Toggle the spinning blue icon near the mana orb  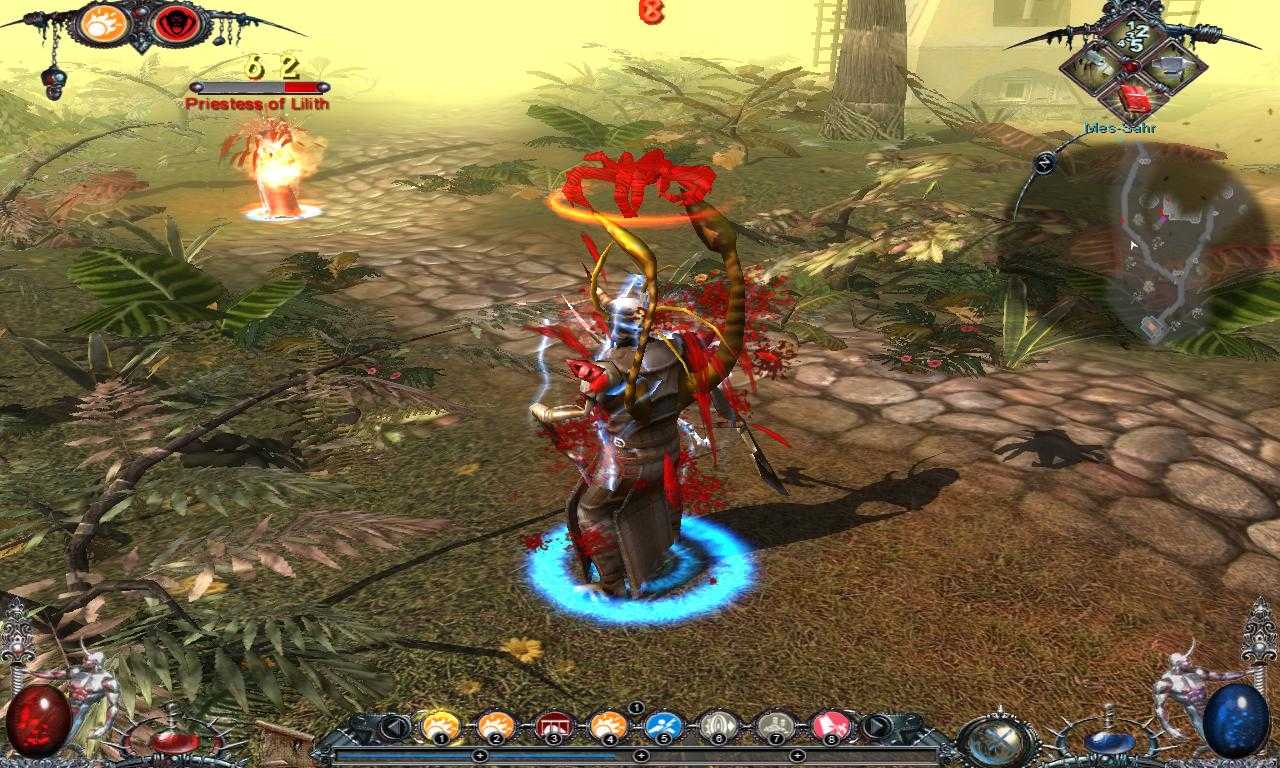tap(995, 742)
